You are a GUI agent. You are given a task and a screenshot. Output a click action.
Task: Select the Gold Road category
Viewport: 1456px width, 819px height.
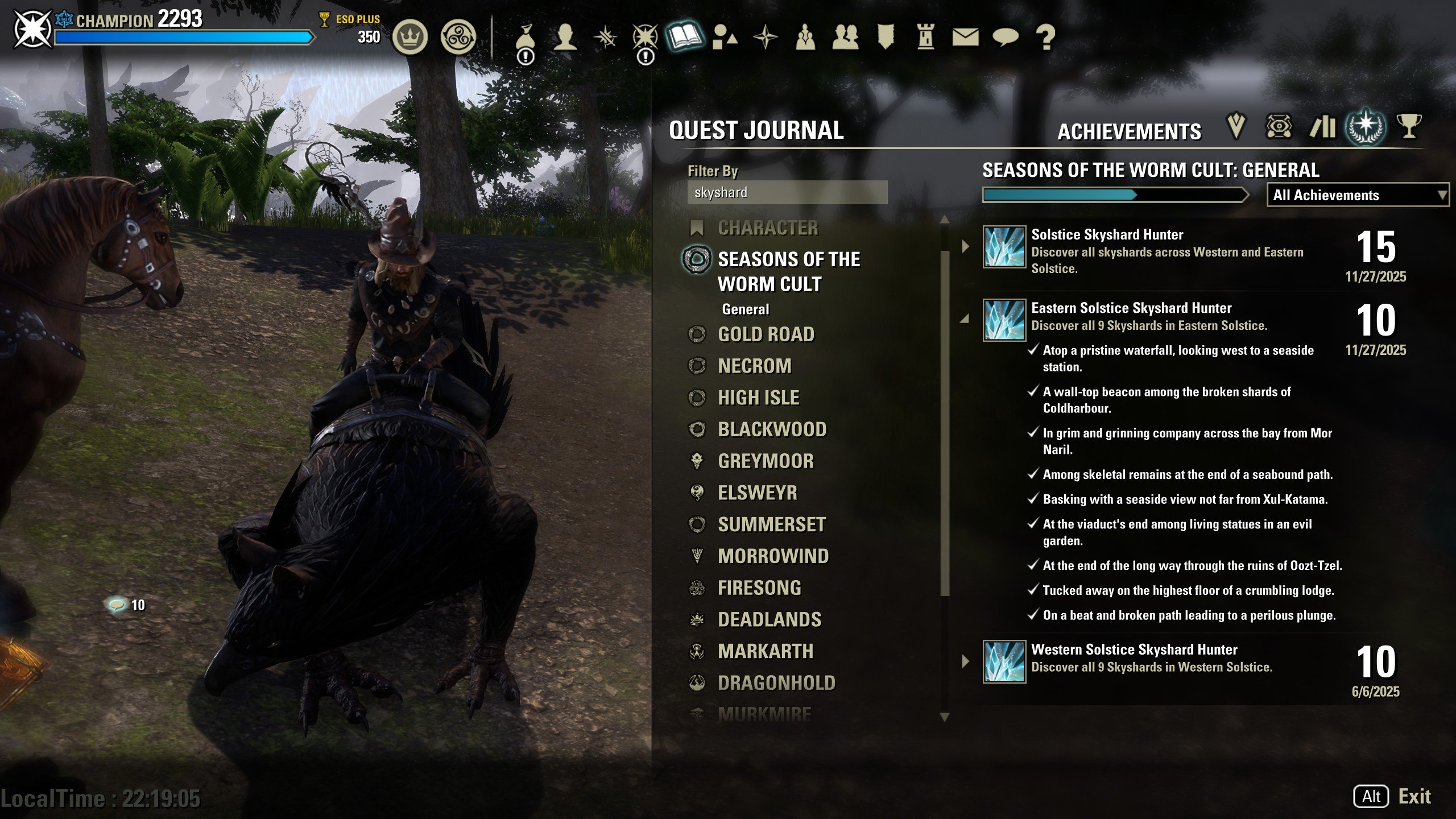click(766, 334)
